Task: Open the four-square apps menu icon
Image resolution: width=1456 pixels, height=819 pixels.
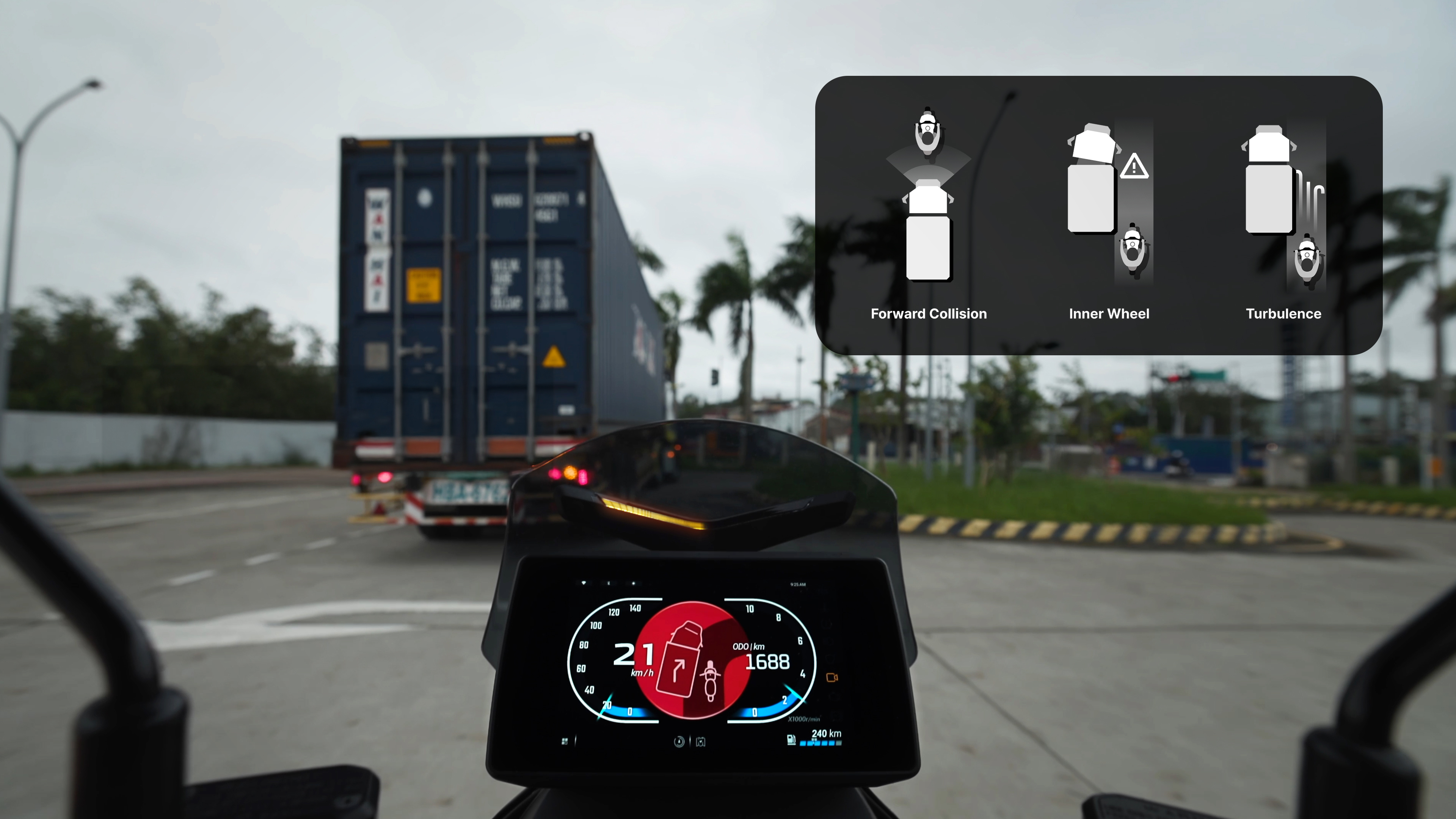Action: click(565, 741)
